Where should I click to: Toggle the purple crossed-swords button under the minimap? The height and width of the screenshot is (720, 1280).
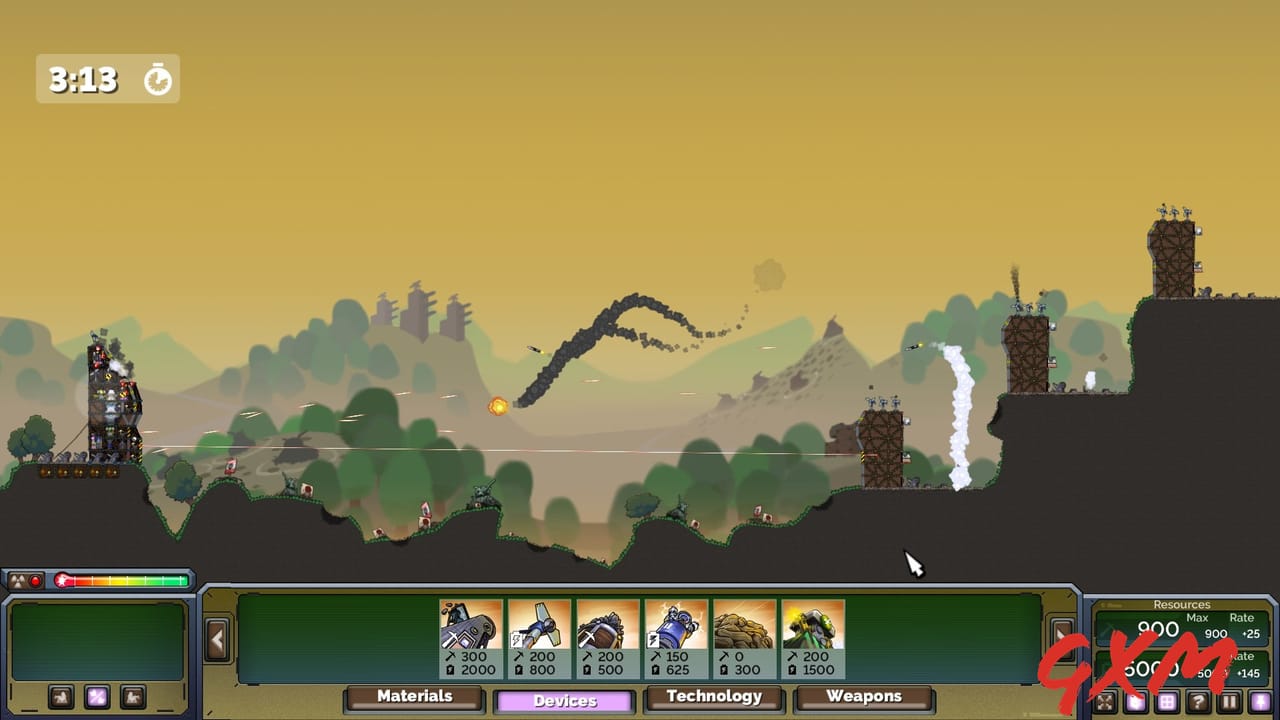(x=96, y=695)
